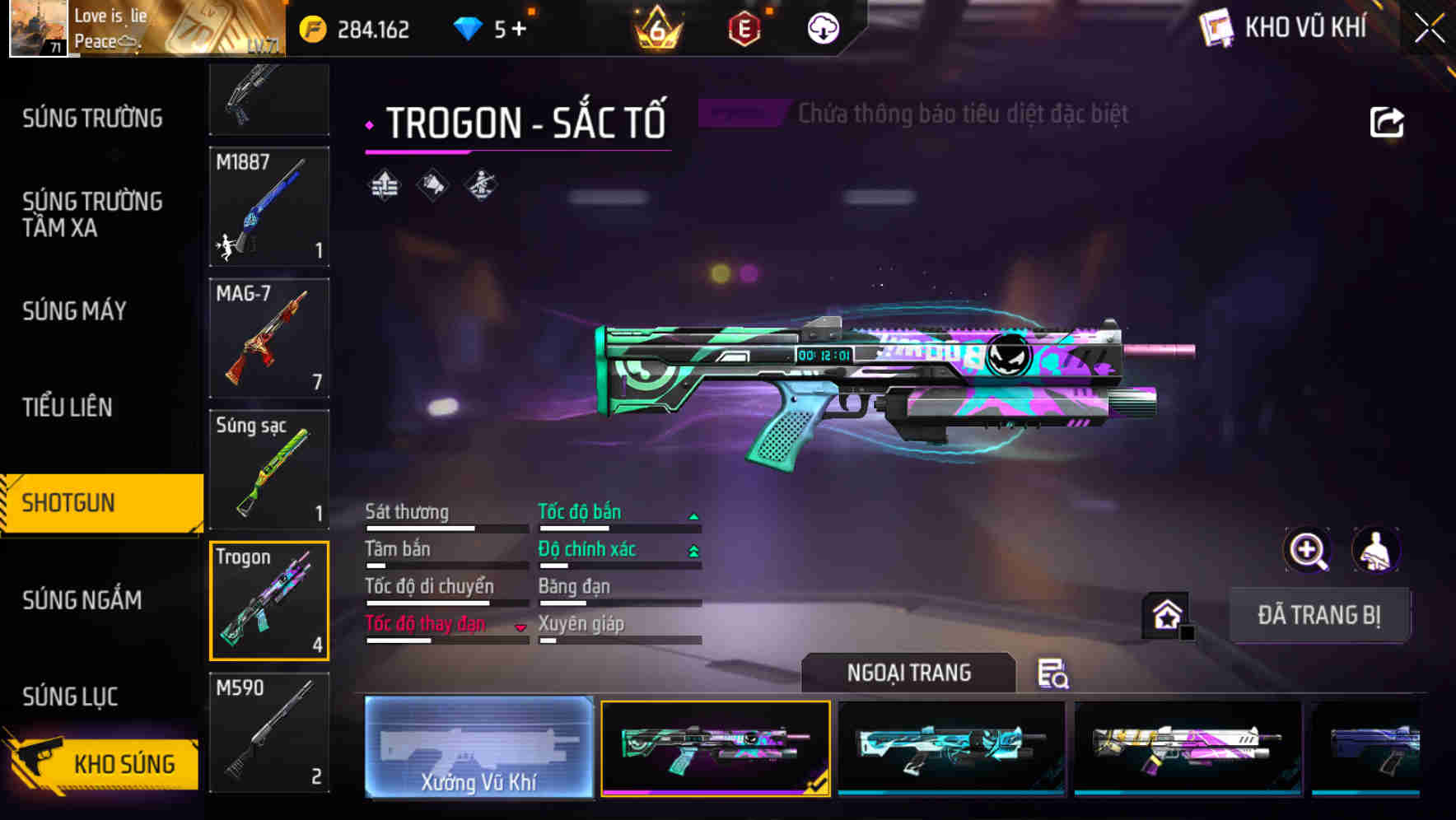Image resolution: width=1456 pixels, height=820 pixels.
Task: Click the Đã Trang Bị button
Action: point(1318,615)
